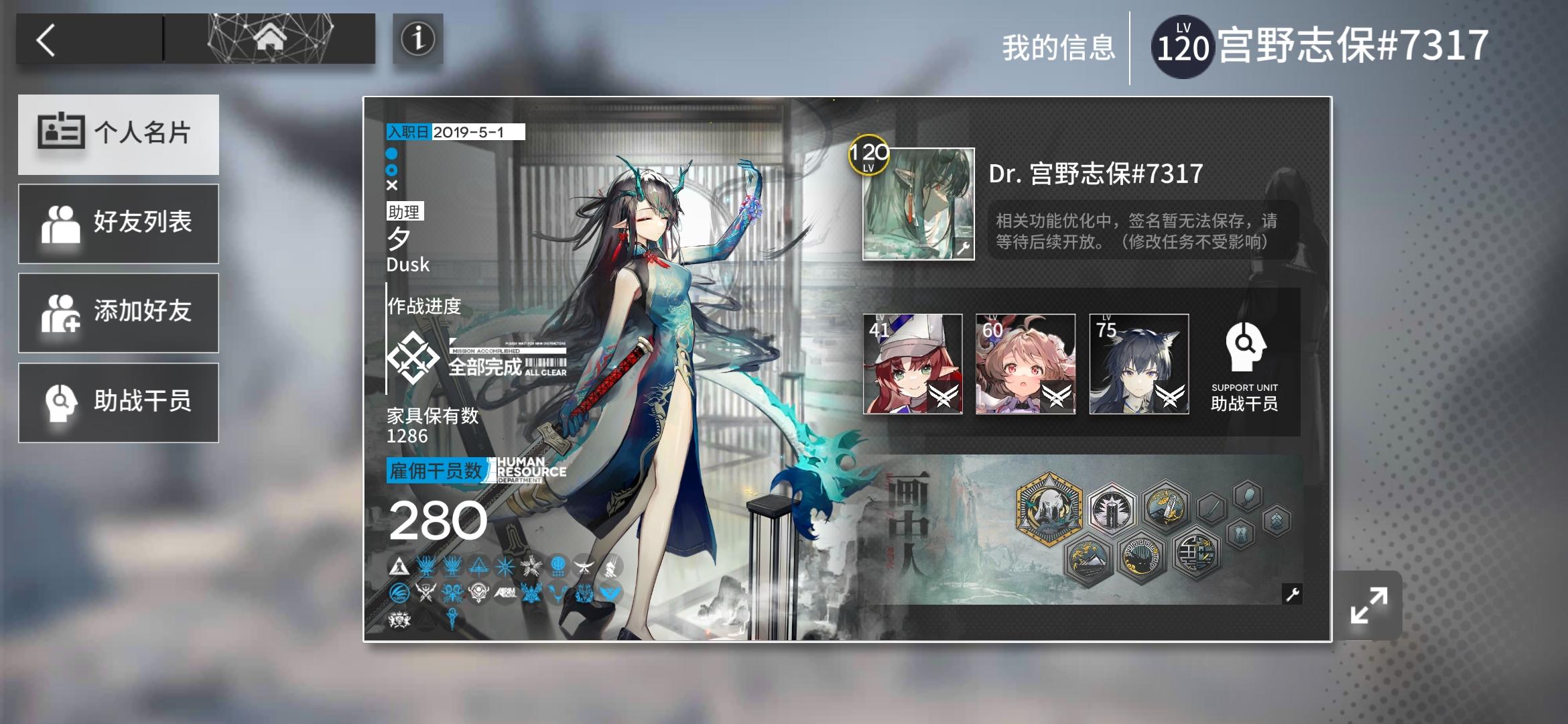Open the info icon near the top bar
1568x724 pixels.
[419, 40]
